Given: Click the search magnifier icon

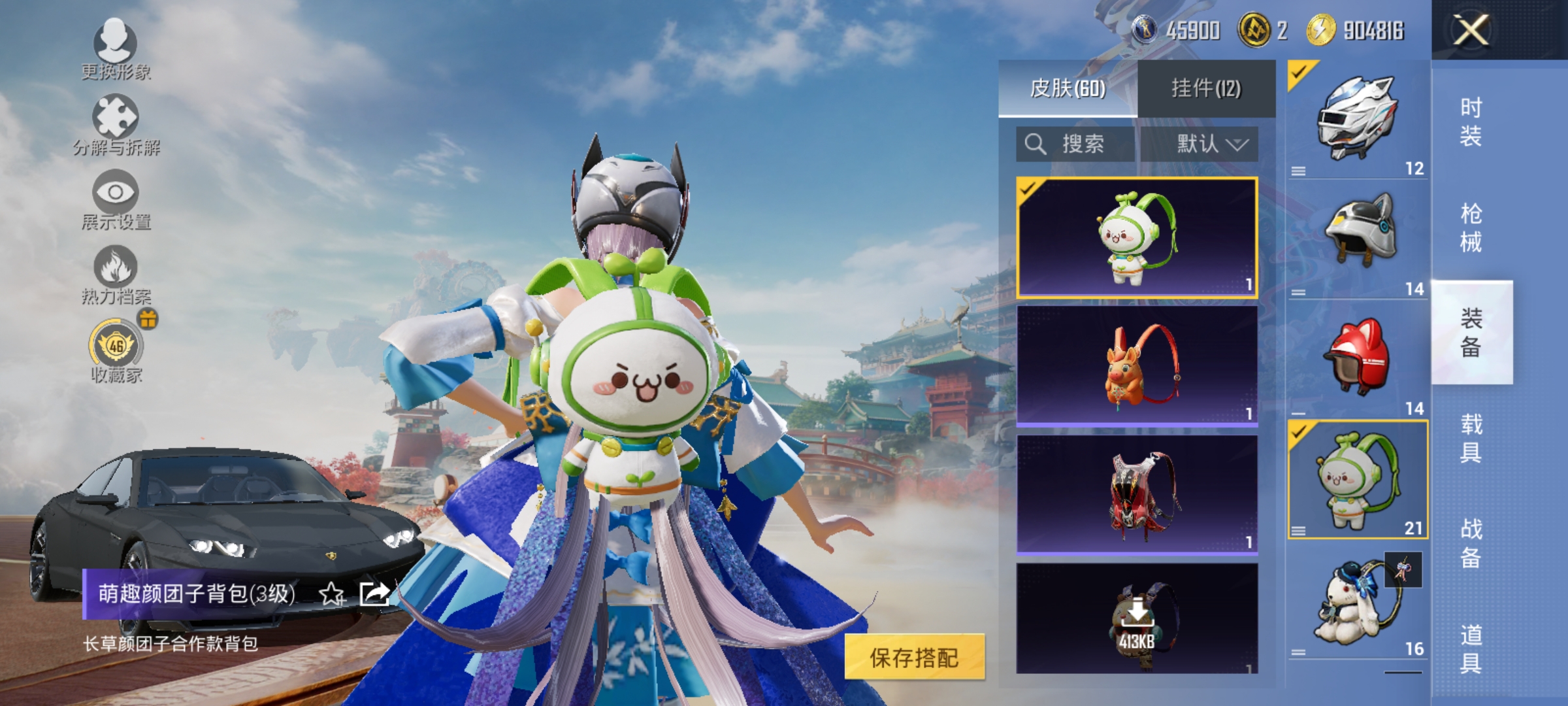Looking at the screenshot, I should (1036, 145).
